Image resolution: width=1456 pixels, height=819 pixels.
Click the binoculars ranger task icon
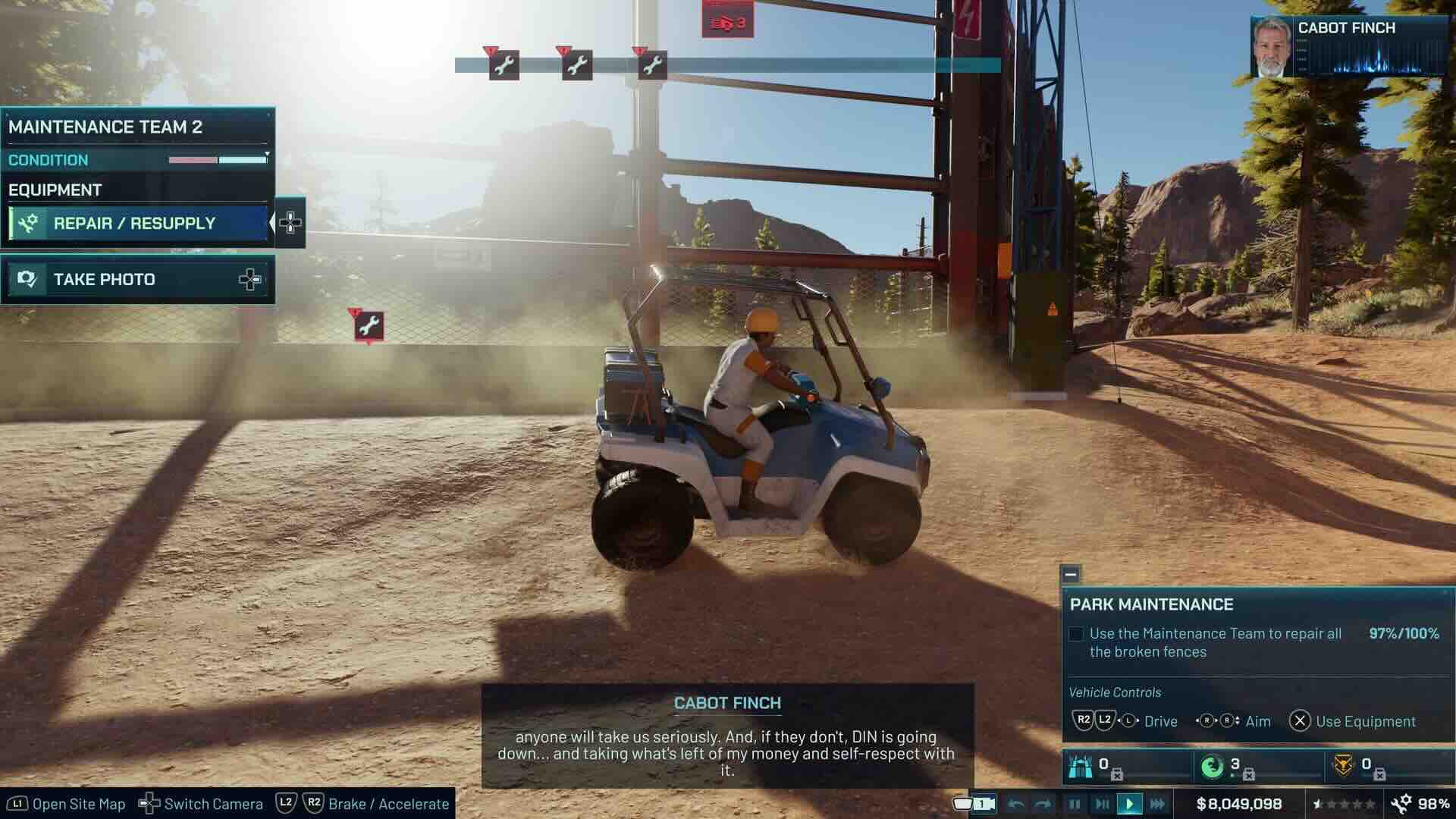[1080, 768]
